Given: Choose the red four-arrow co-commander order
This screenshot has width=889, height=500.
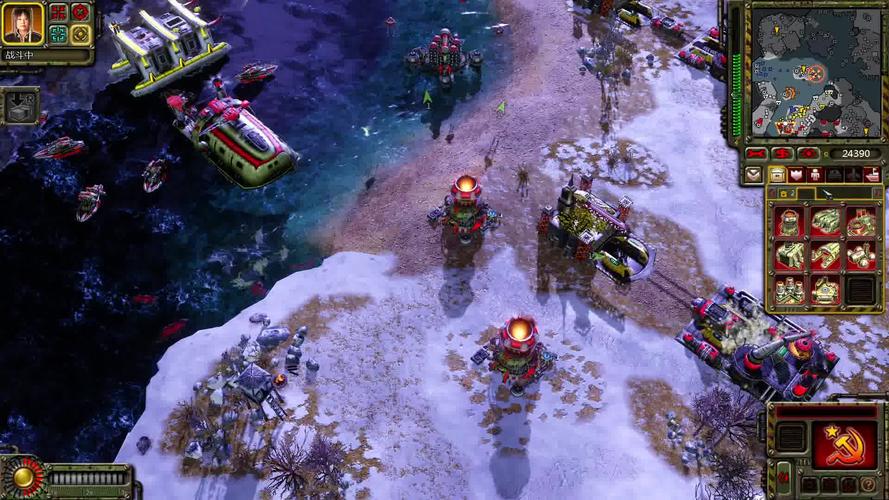Looking at the screenshot, I should [x=58, y=13].
